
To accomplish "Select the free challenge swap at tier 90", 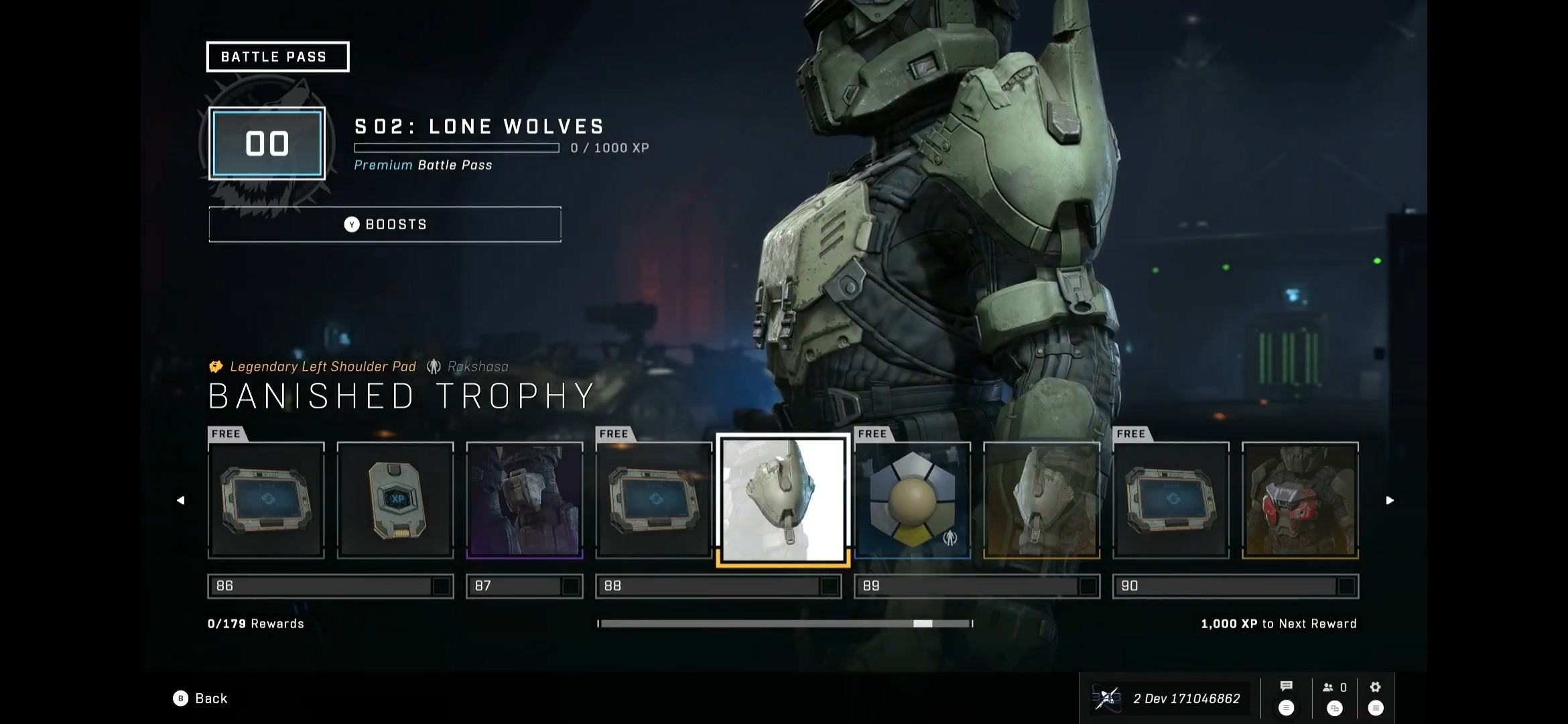I will pos(1171,500).
